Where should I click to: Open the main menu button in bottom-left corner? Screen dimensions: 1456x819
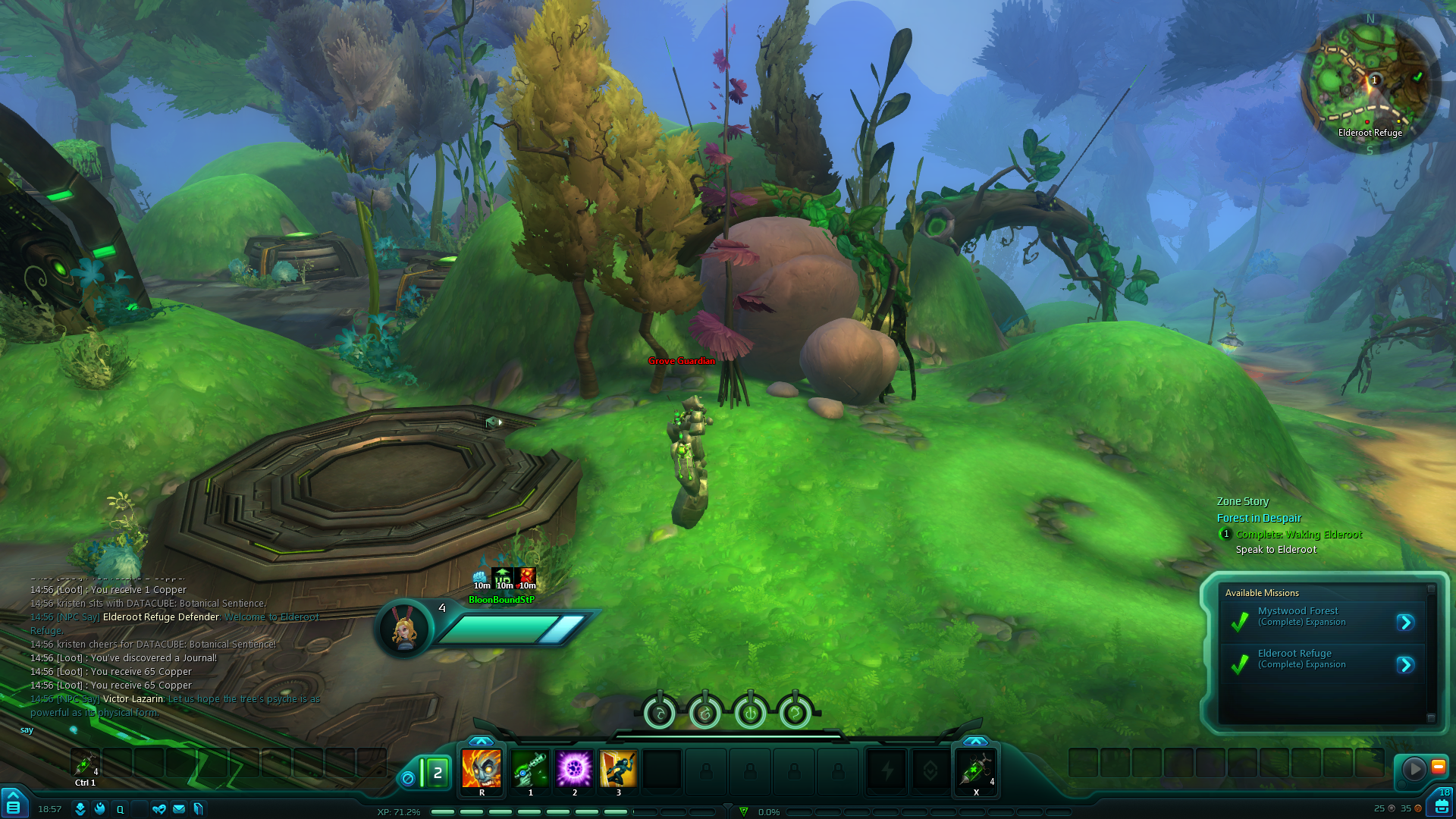[13, 806]
